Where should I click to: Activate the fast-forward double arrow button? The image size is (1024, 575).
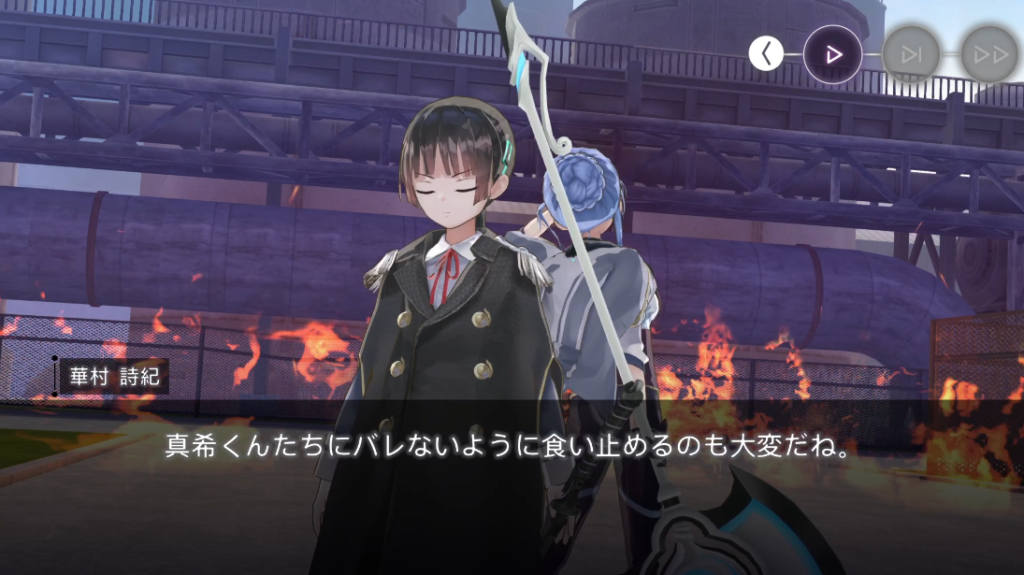(x=989, y=54)
